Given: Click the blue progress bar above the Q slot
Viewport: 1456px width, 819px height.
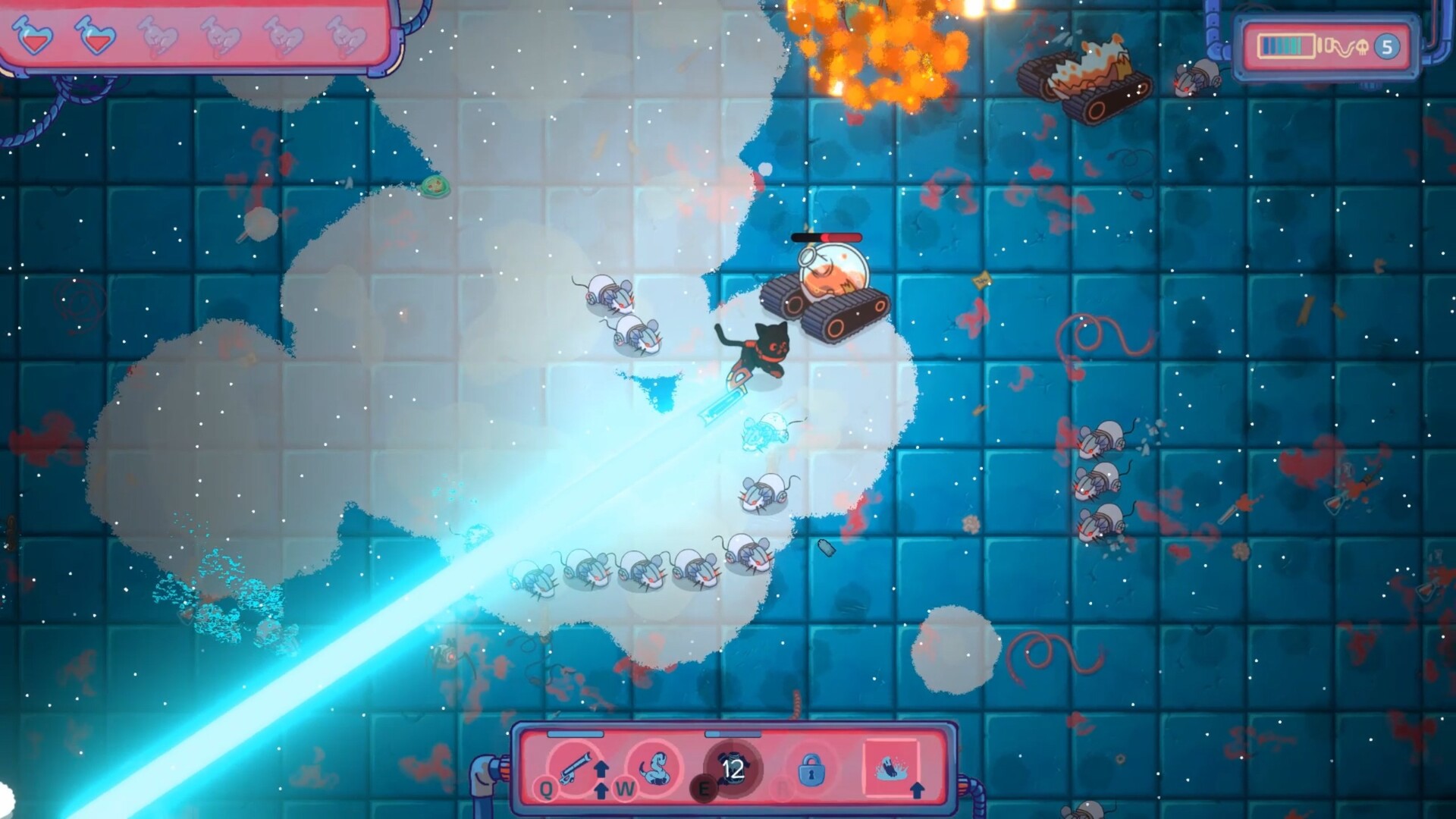Looking at the screenshot, I should 574,734.
